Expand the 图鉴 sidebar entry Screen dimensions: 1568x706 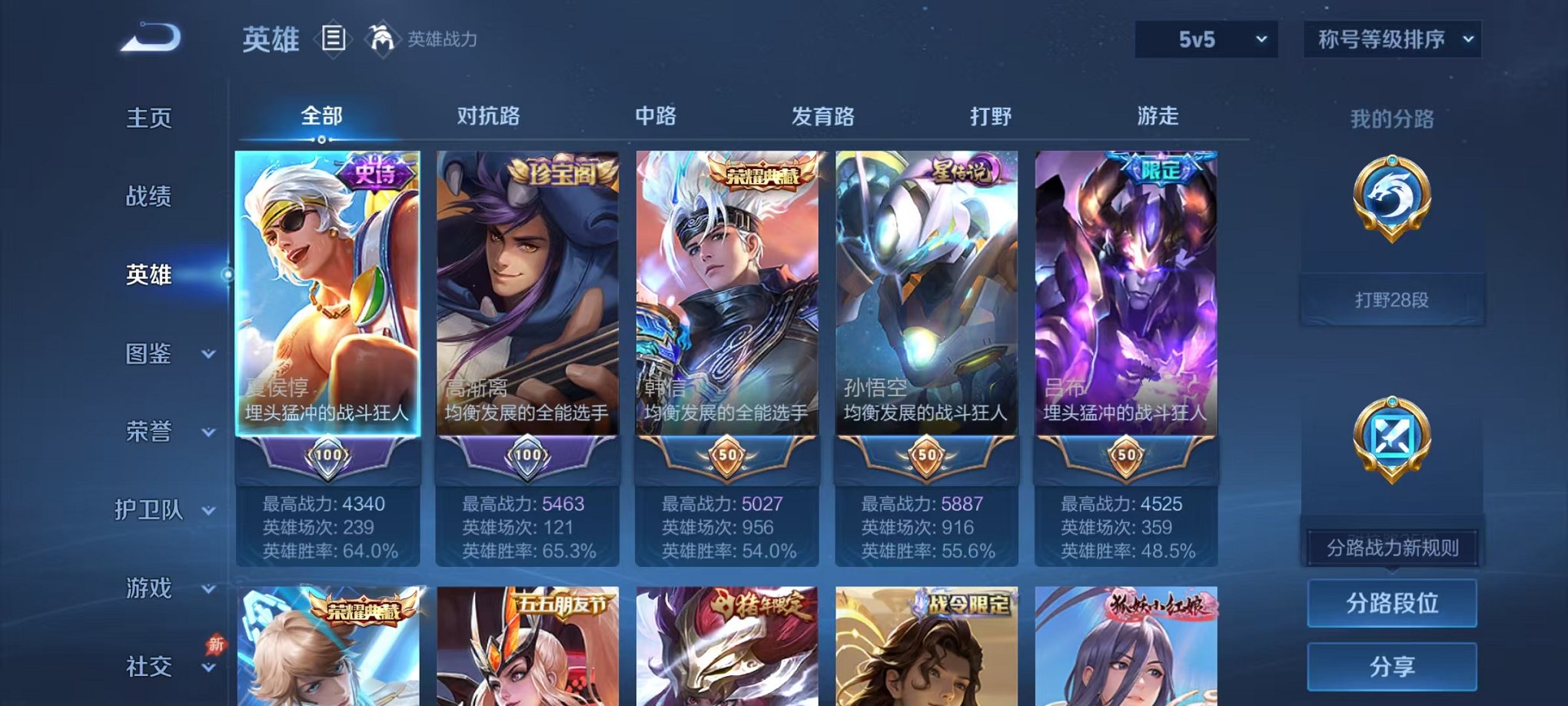tap(154, 355)
